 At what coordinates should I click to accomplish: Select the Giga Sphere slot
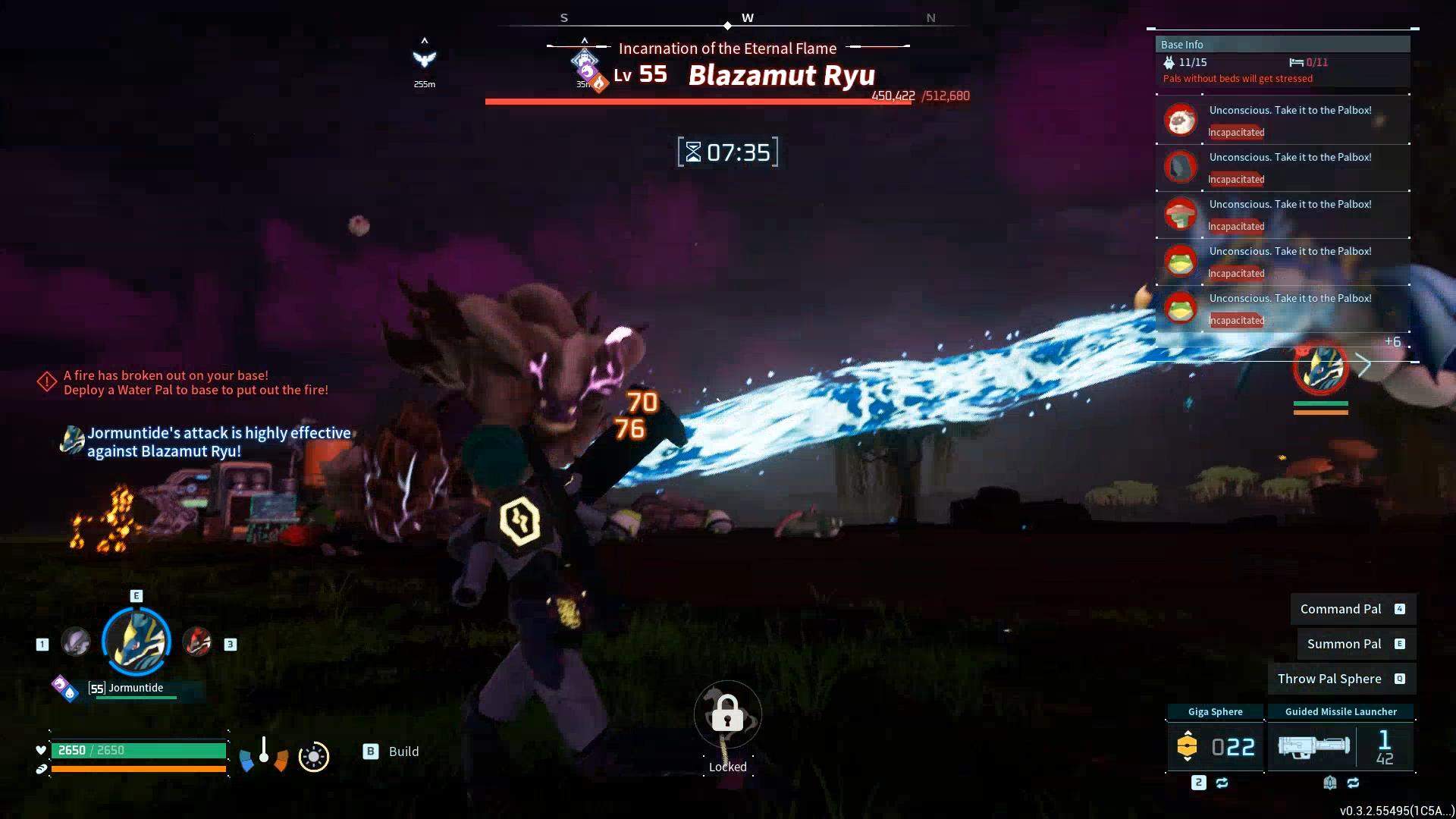pyautogui.click(x=1215, y=746)
